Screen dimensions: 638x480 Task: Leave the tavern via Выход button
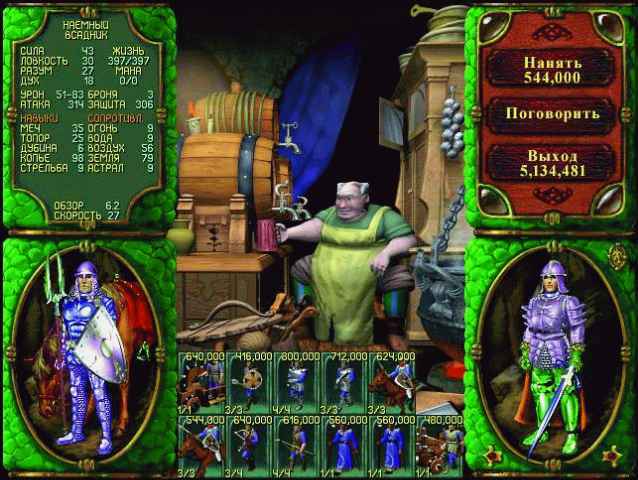coord(552,163)
